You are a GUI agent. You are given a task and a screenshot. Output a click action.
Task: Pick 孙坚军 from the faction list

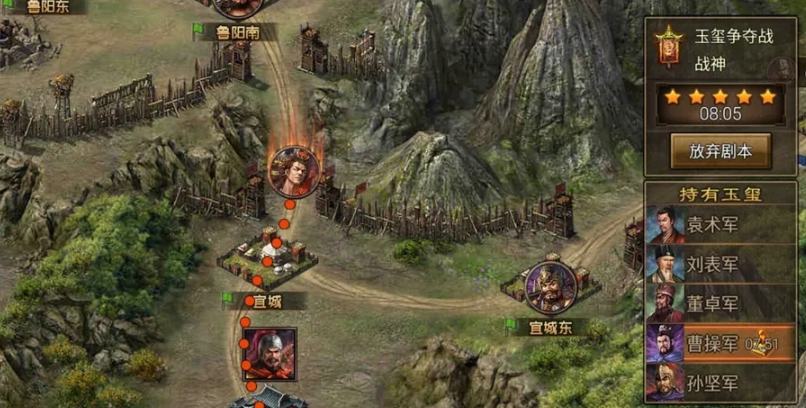coord(712,383)
